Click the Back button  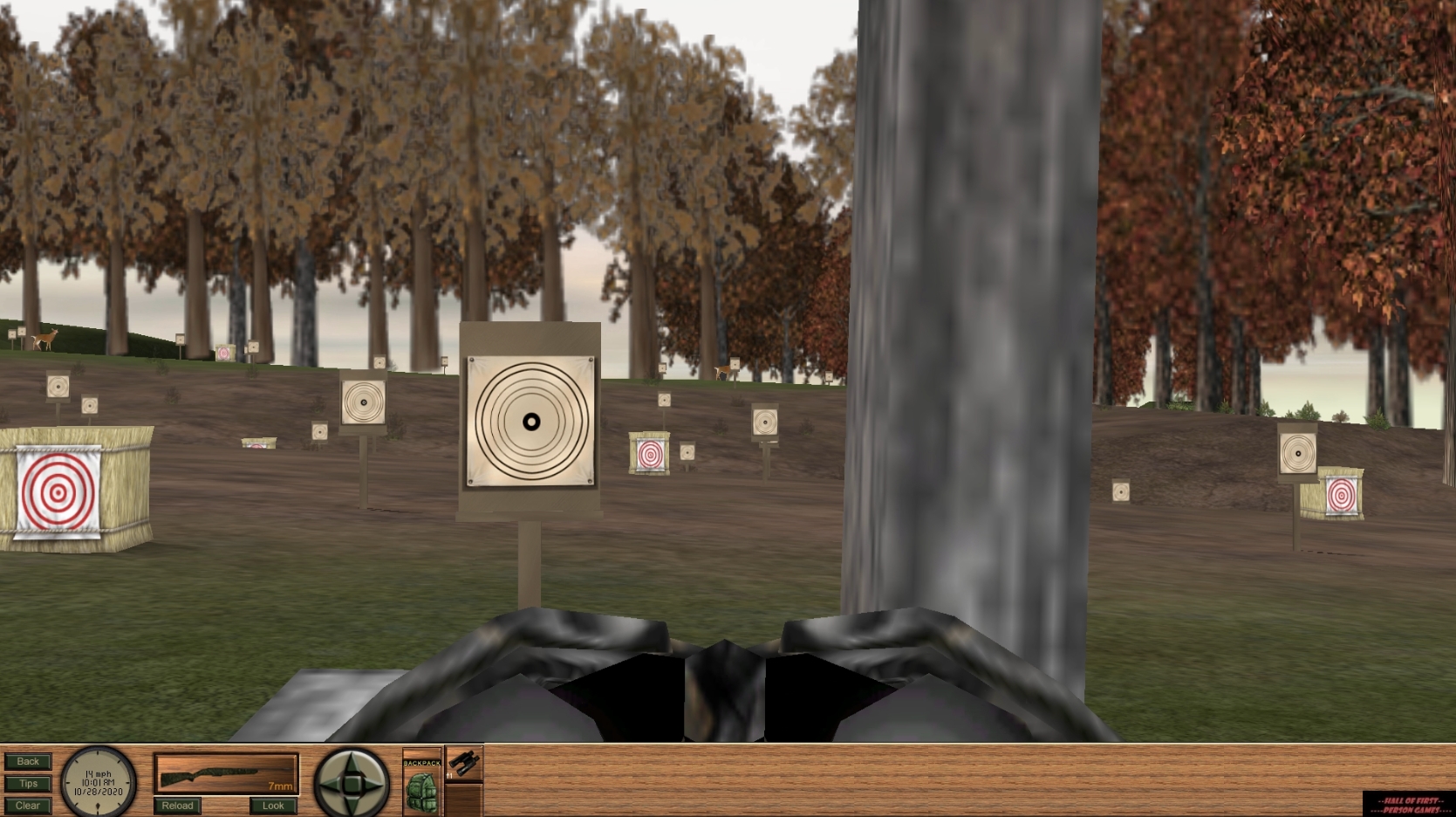click(x=27, y=760)
